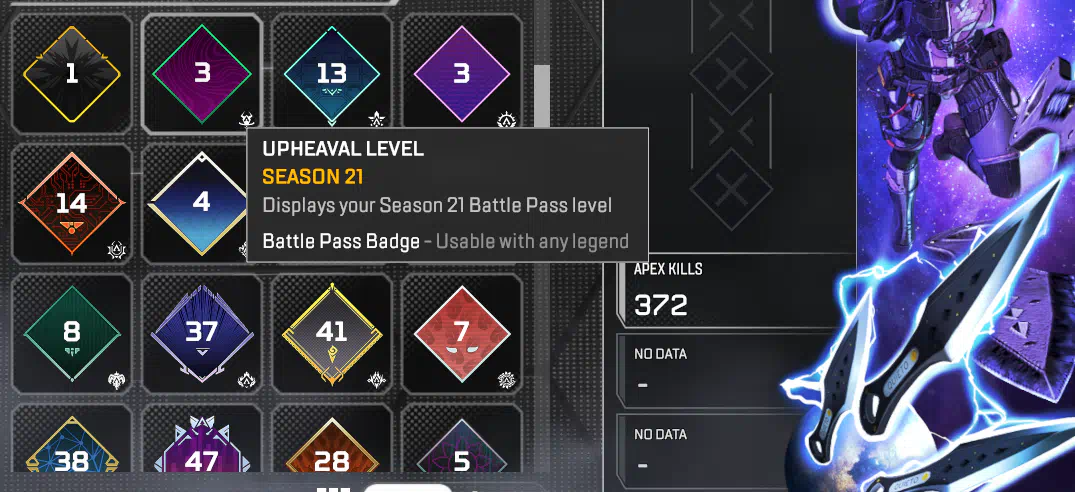Choose the orange level 28 badge

tap(331, 450)
